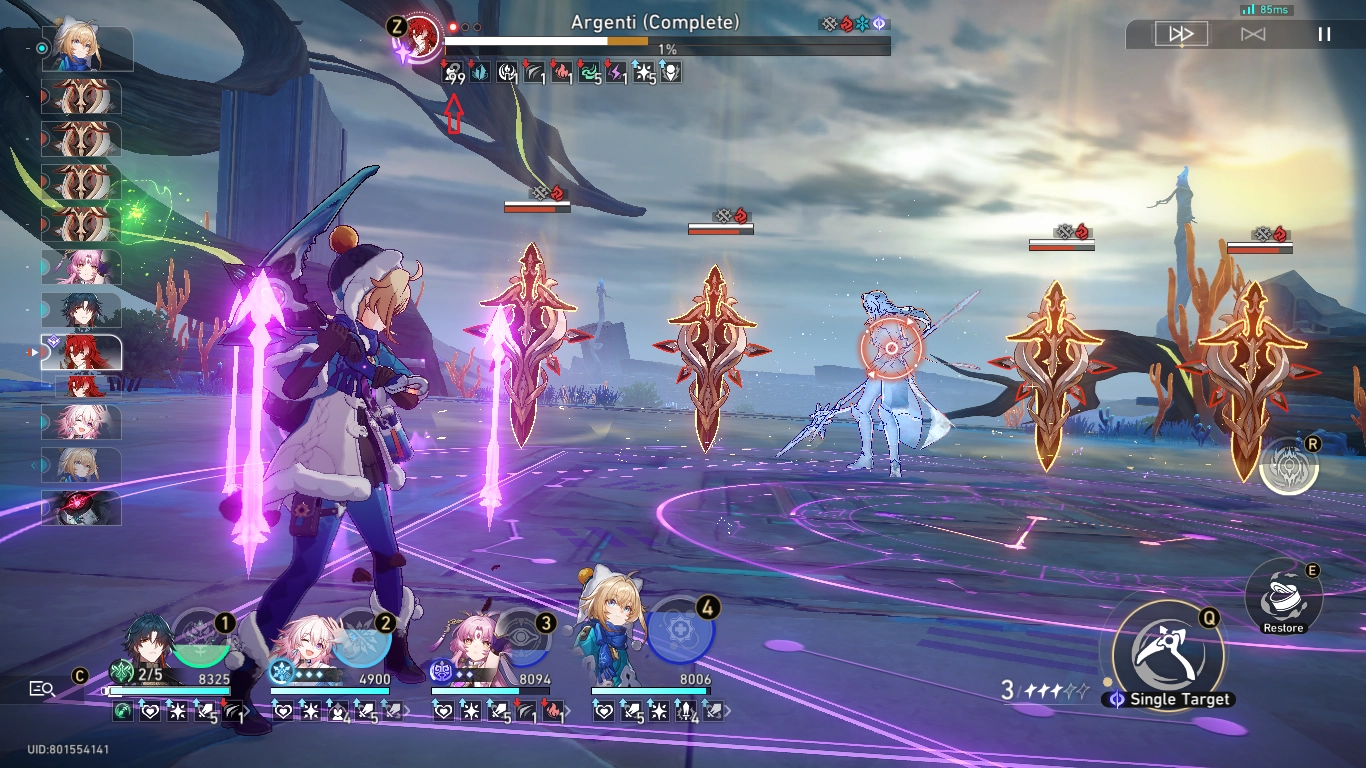Select the red-eyed dark portrait in turn order
This screenshot has width=1366, height=768.
pyautogui.click(x=83, y=508)
